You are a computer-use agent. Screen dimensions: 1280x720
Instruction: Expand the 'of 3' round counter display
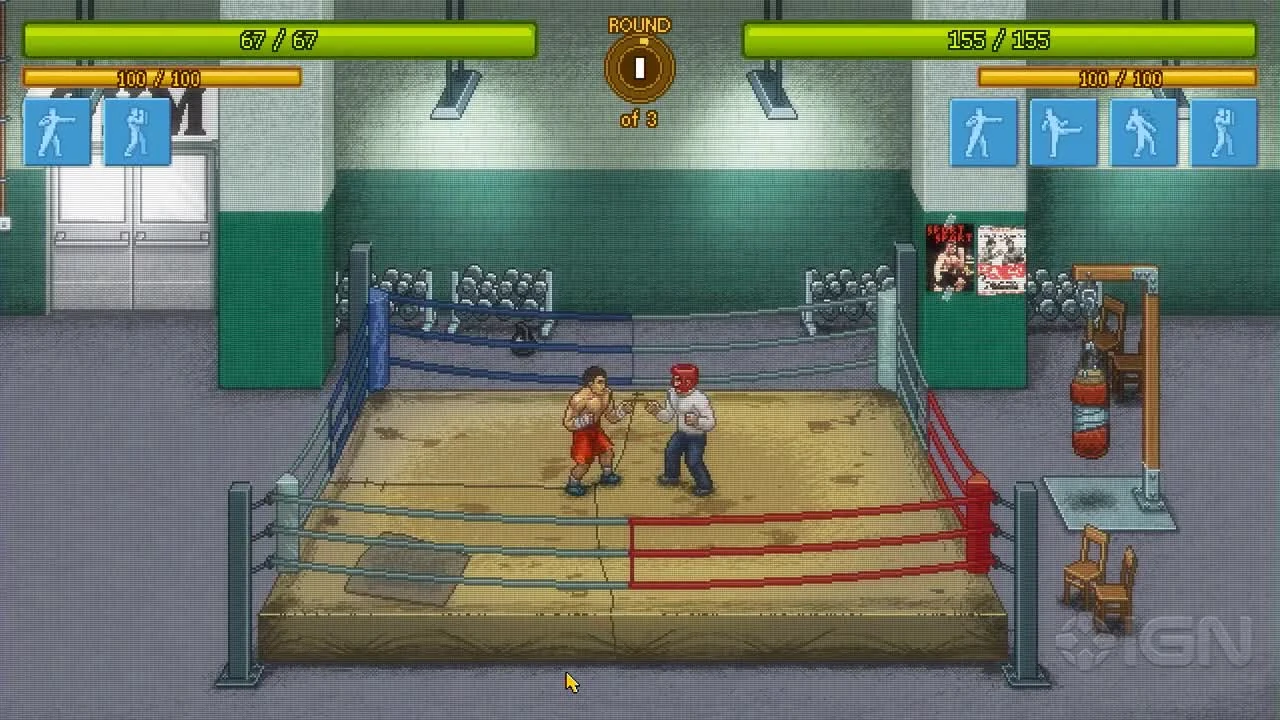(638, 117)
